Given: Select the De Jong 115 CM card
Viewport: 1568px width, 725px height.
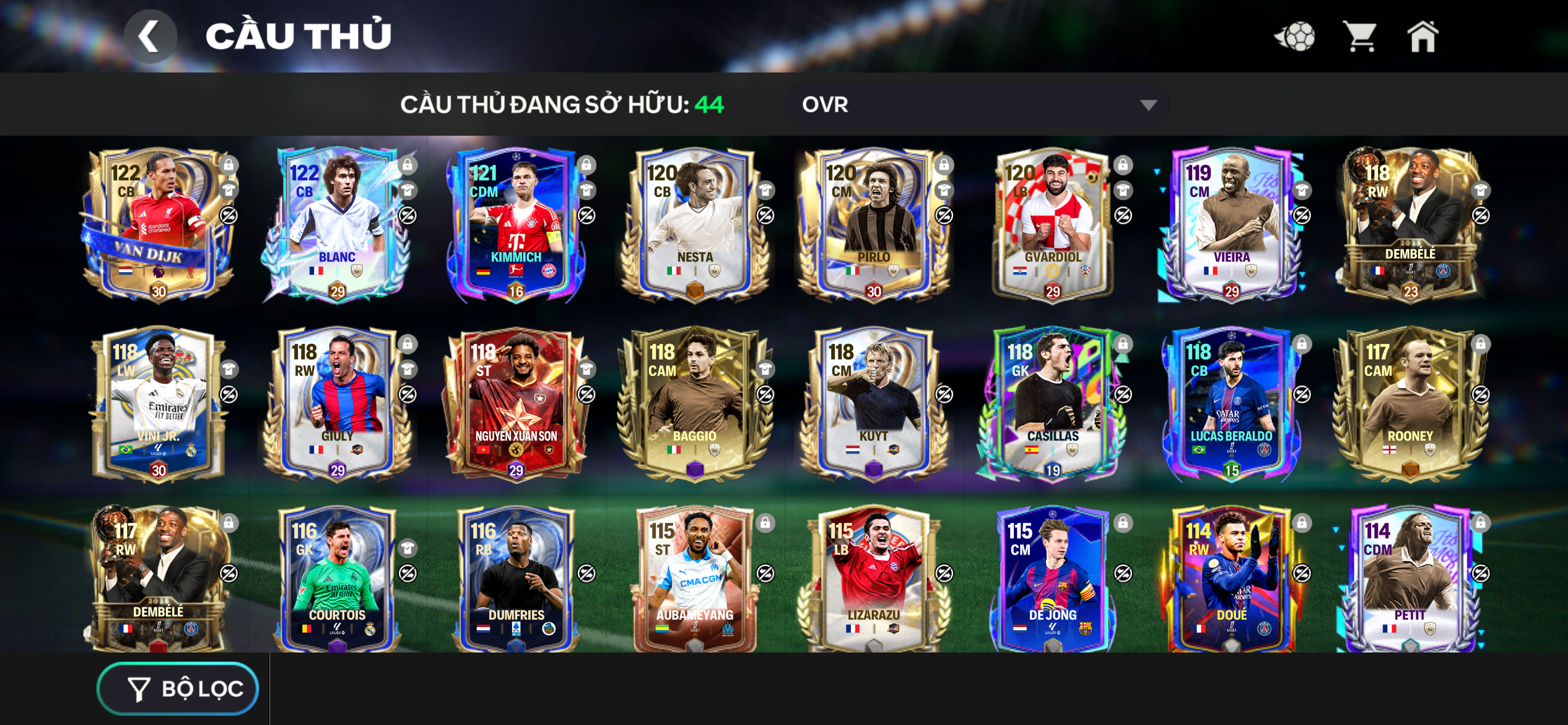Looking at the screenshot, I should pos(1052,579).
